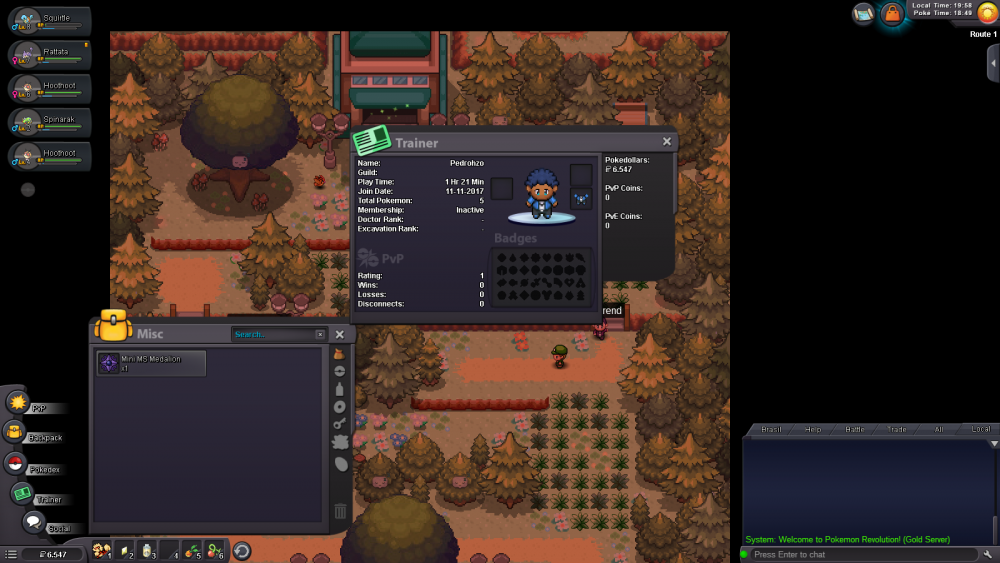The height and width of the screenshot is (563, 1000).
Task: Select the Mini MS Medallion item
Action: (151, 363)
